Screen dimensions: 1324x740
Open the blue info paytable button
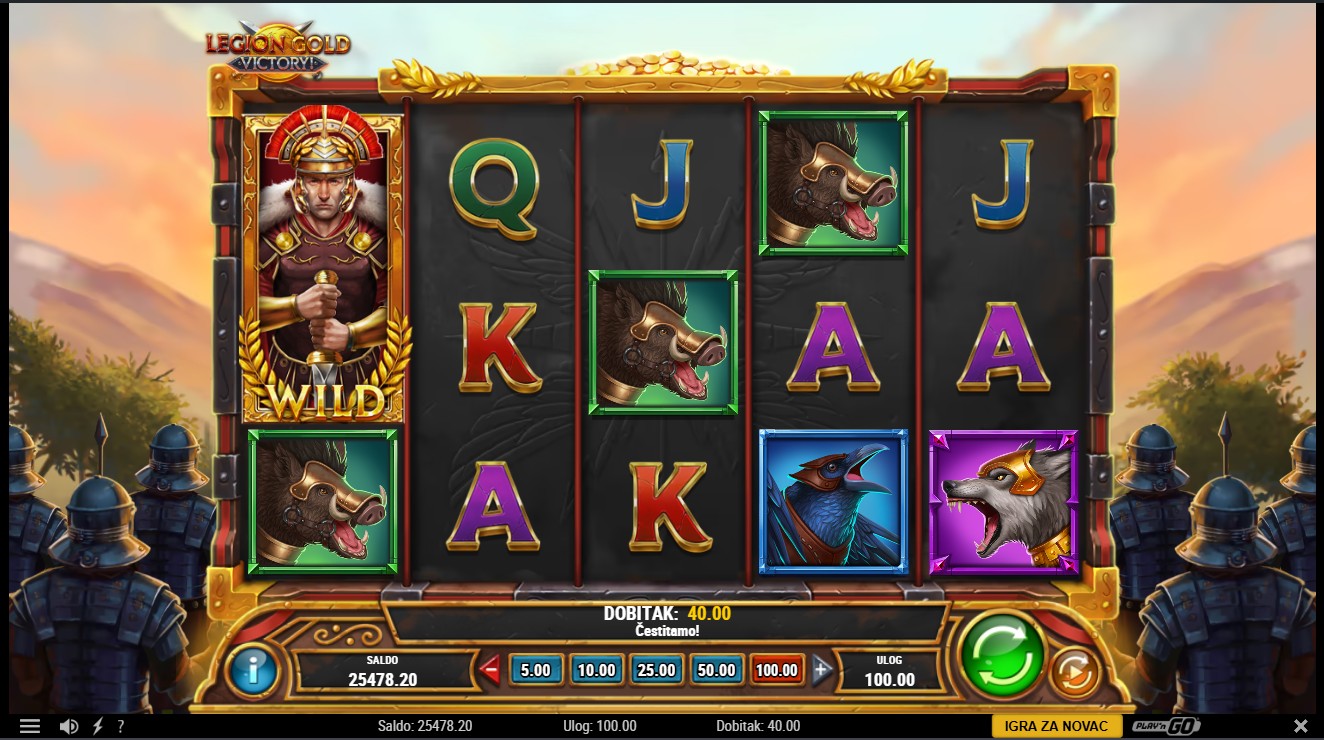point(253,669)
